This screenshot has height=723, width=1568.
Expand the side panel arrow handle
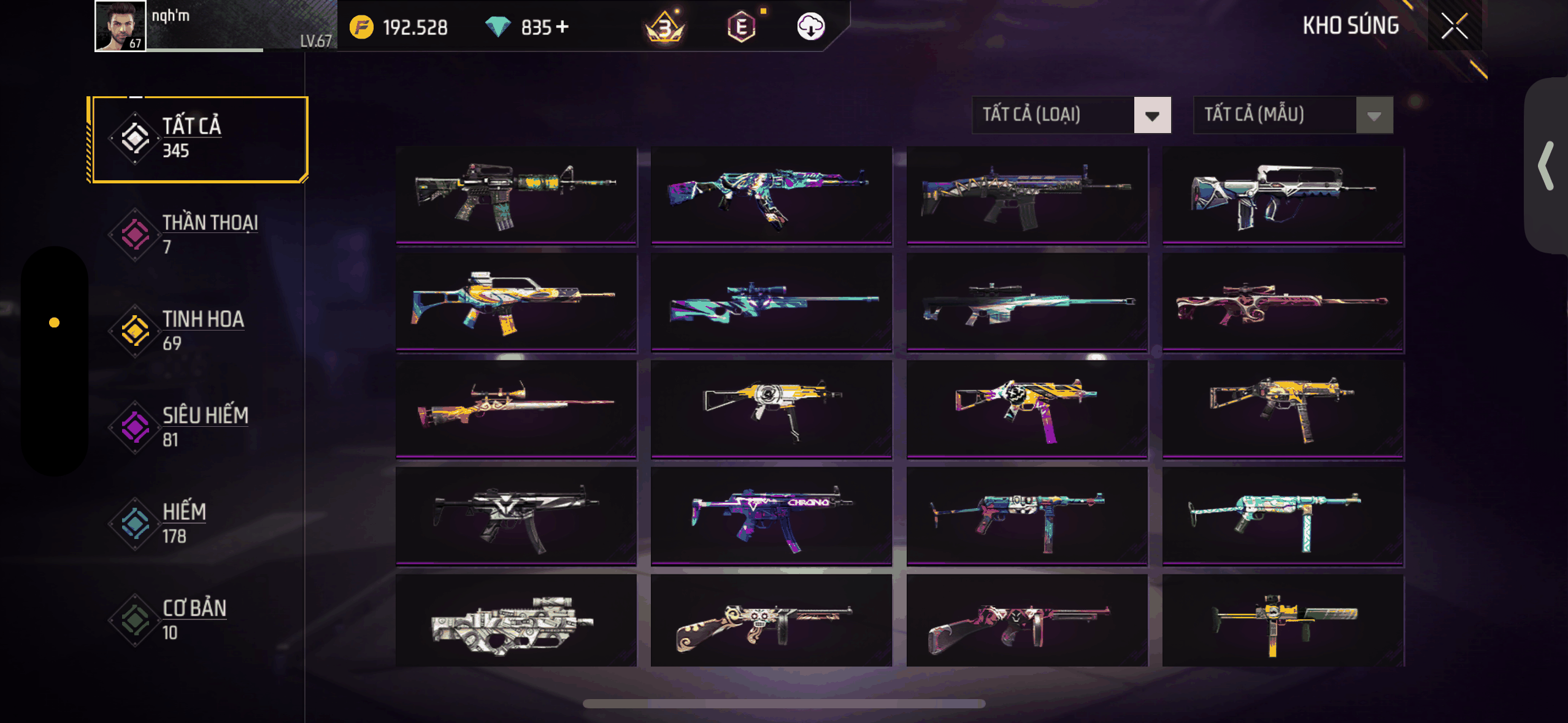1545,166
